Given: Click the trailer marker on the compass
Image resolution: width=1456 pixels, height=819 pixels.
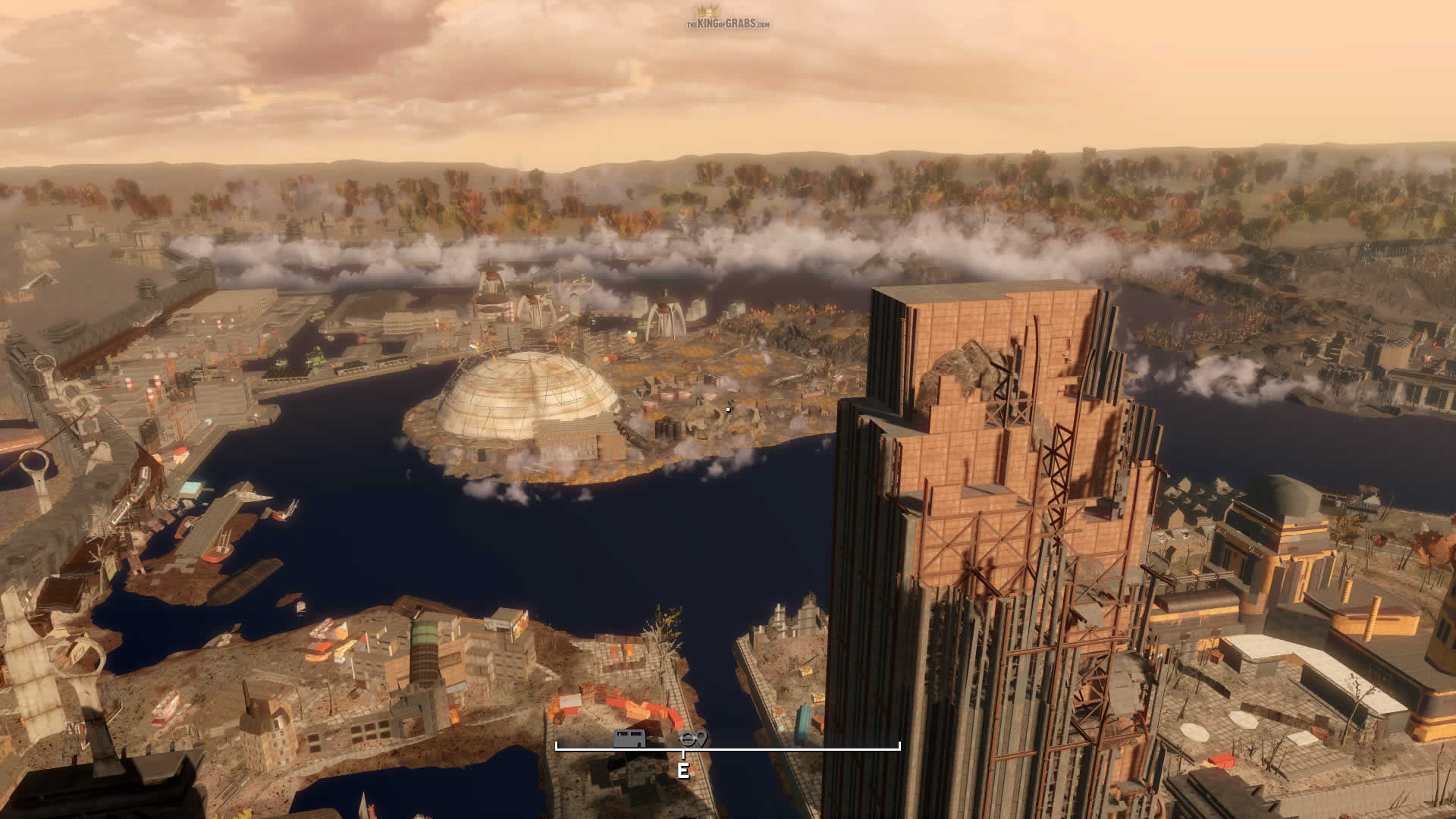Looking at the screenshot, I should pyautogui.click(x=630, y=737).
